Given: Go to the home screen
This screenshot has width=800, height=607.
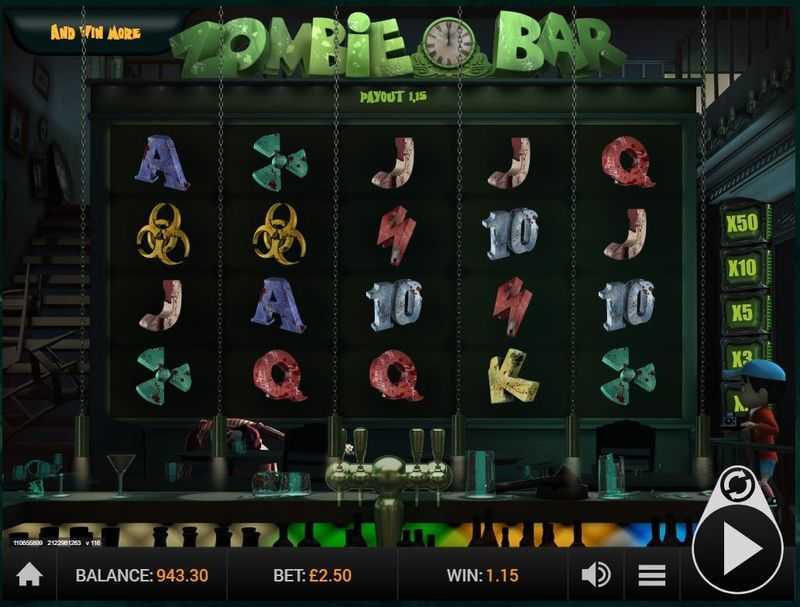Looking at the screenshot, I should [30, 575].
